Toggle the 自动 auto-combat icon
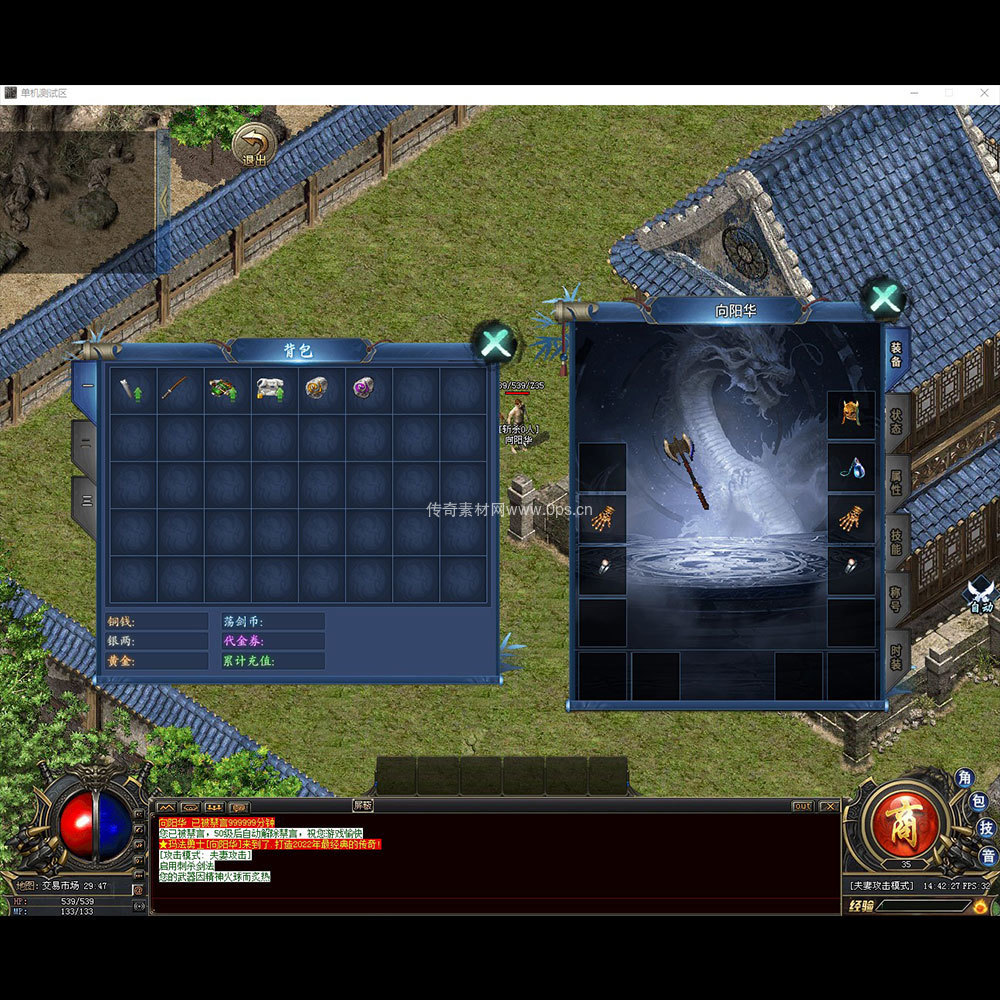 pyautogui.click(x=981, y=595)
